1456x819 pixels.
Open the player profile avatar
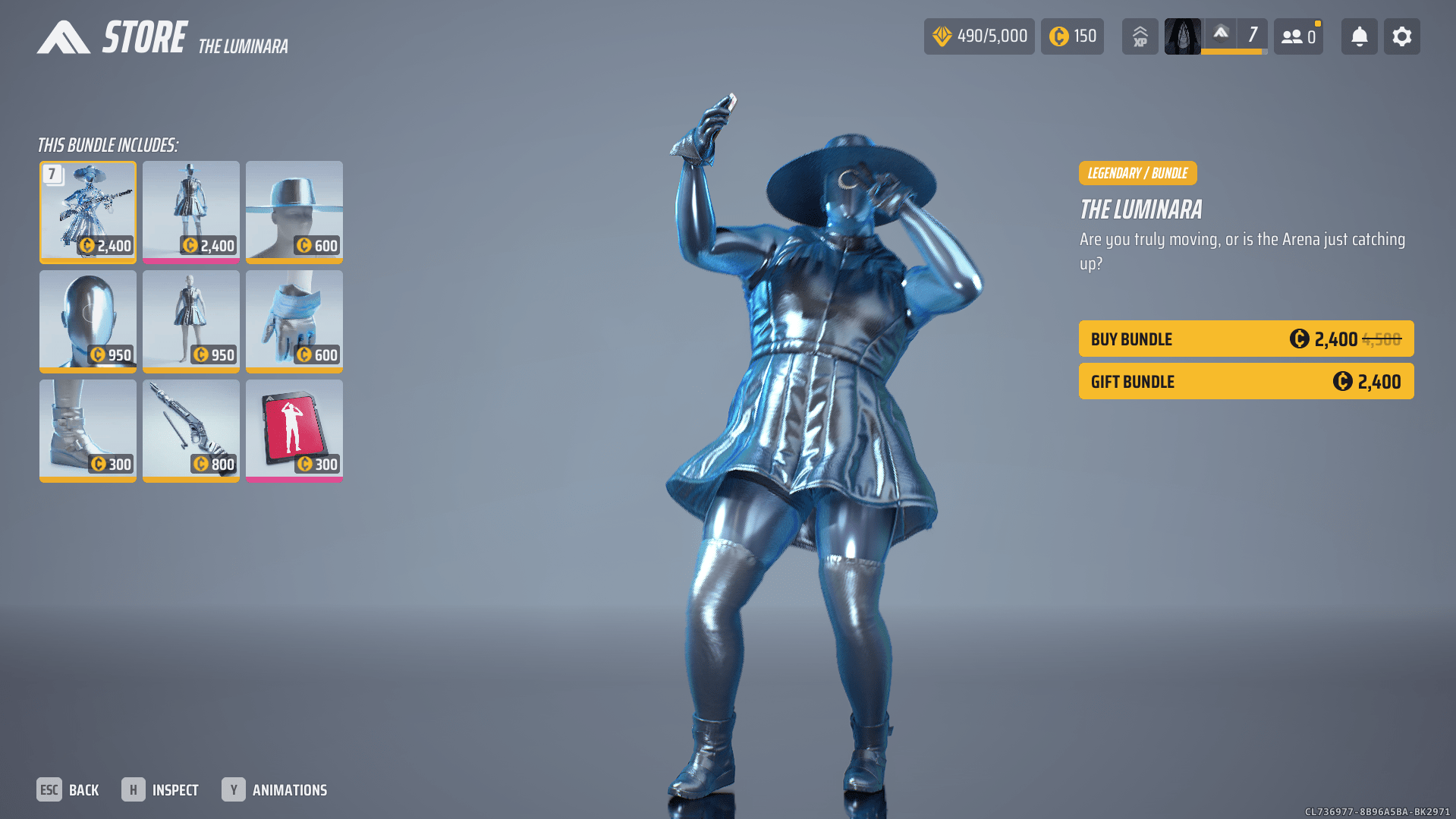click(1182, 36)
